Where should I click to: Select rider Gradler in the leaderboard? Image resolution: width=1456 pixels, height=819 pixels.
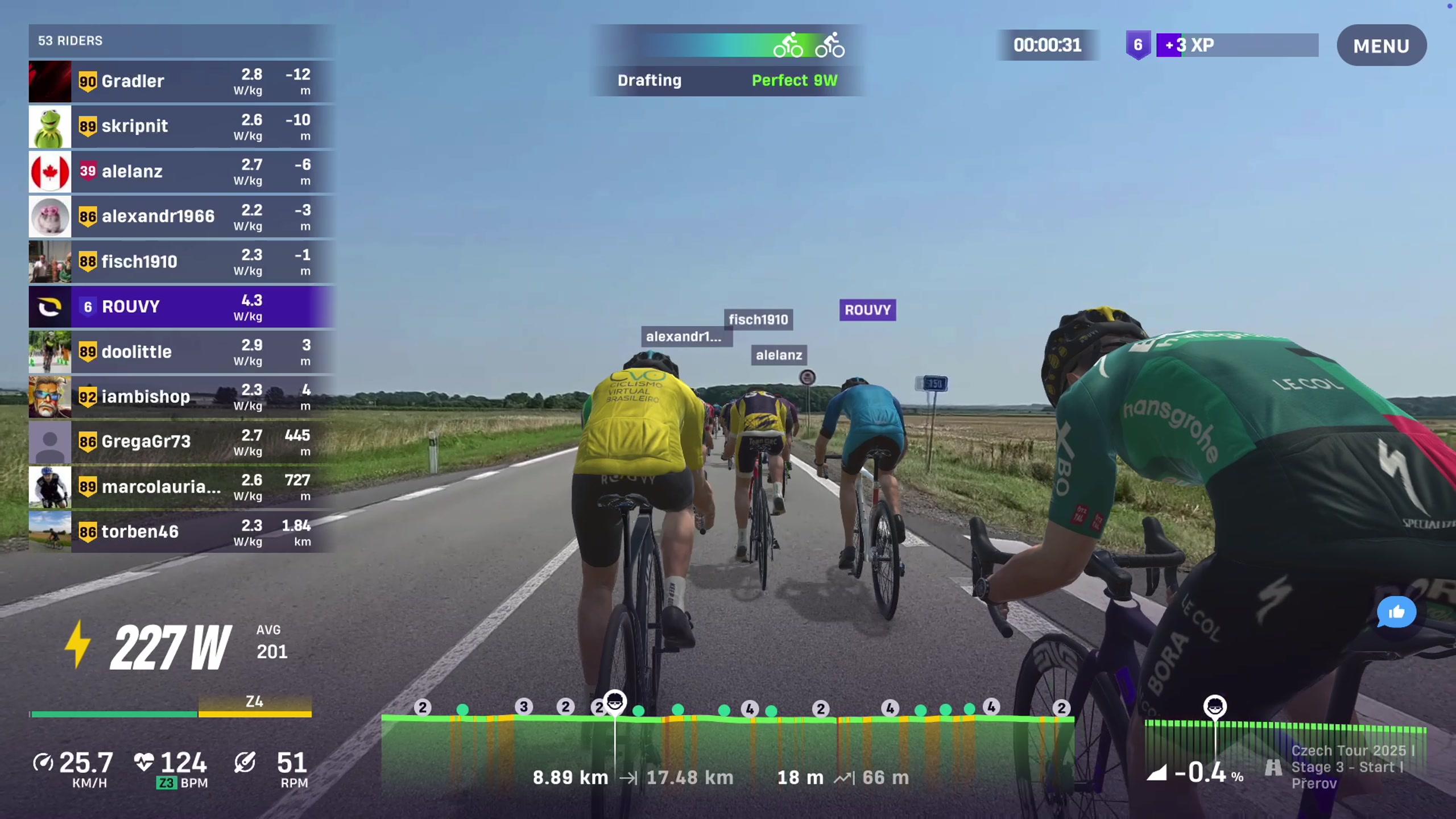point(181,81)
